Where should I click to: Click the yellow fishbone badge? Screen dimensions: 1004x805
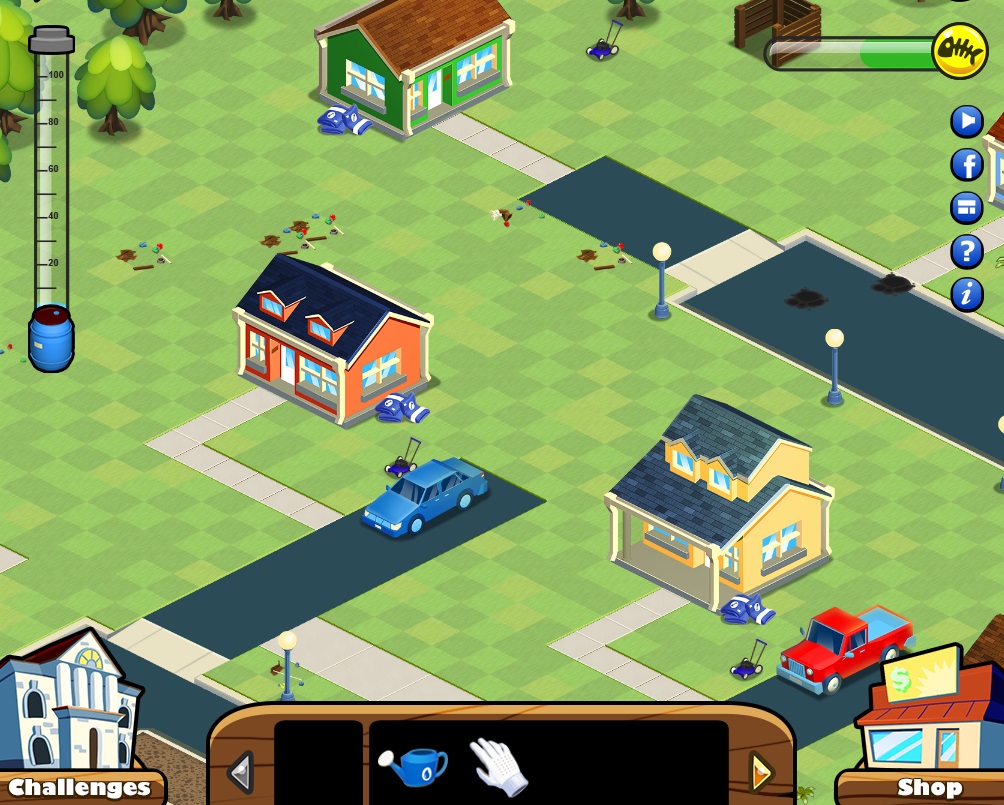[959, 50]
